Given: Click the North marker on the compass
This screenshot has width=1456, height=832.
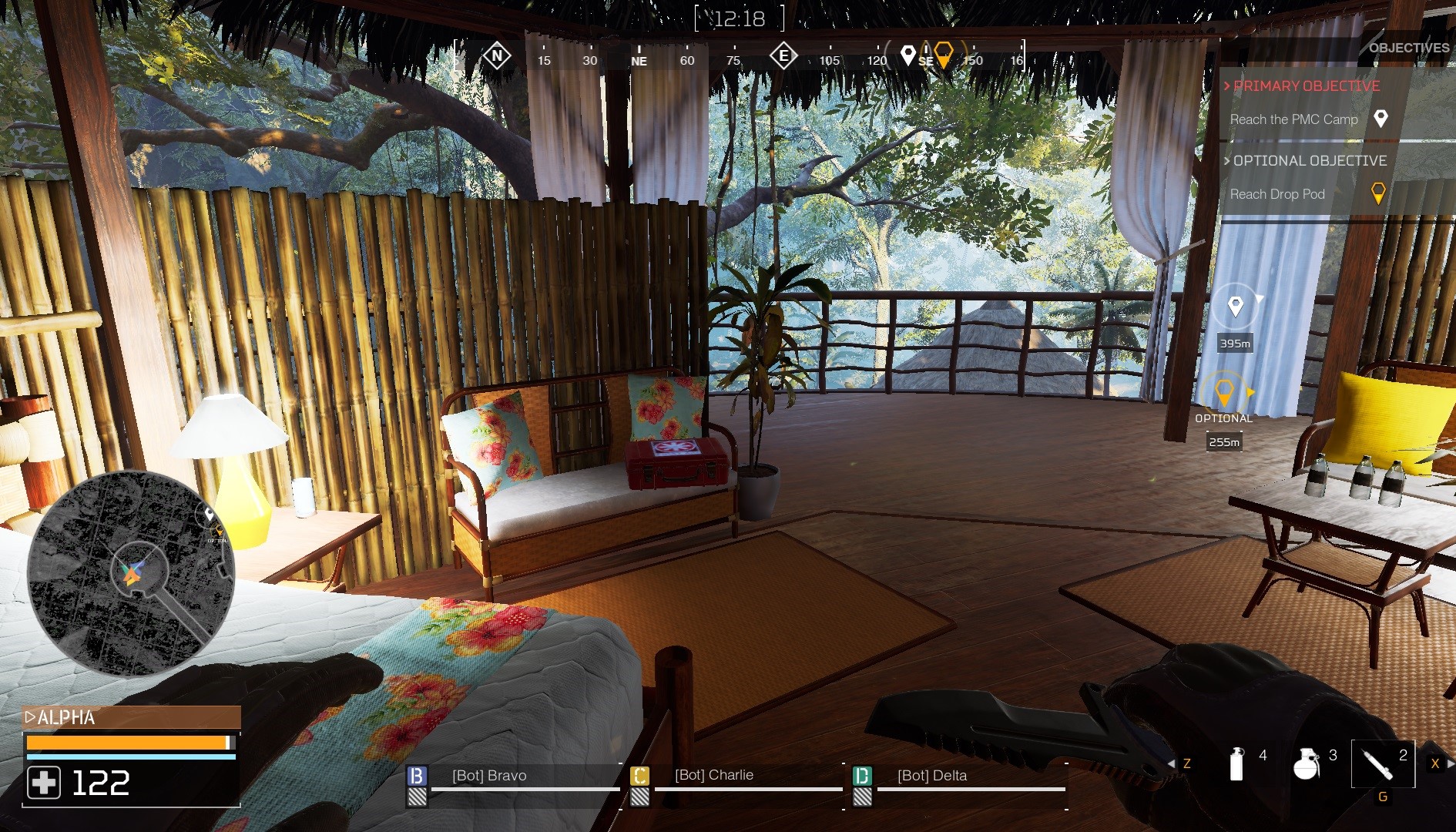Looking at the screenshot, I should click(497, 55).
